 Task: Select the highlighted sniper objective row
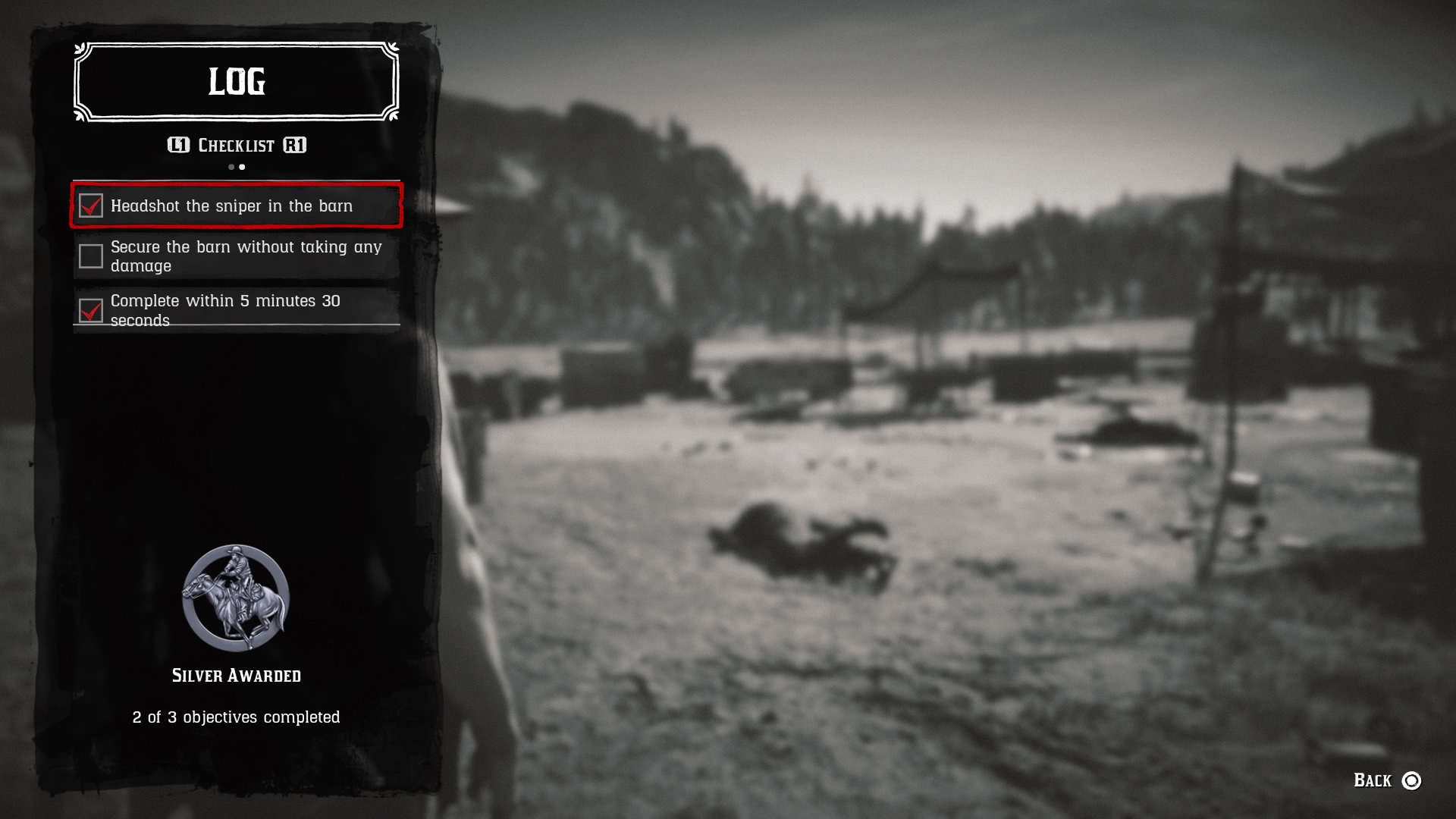pos(236,206)
